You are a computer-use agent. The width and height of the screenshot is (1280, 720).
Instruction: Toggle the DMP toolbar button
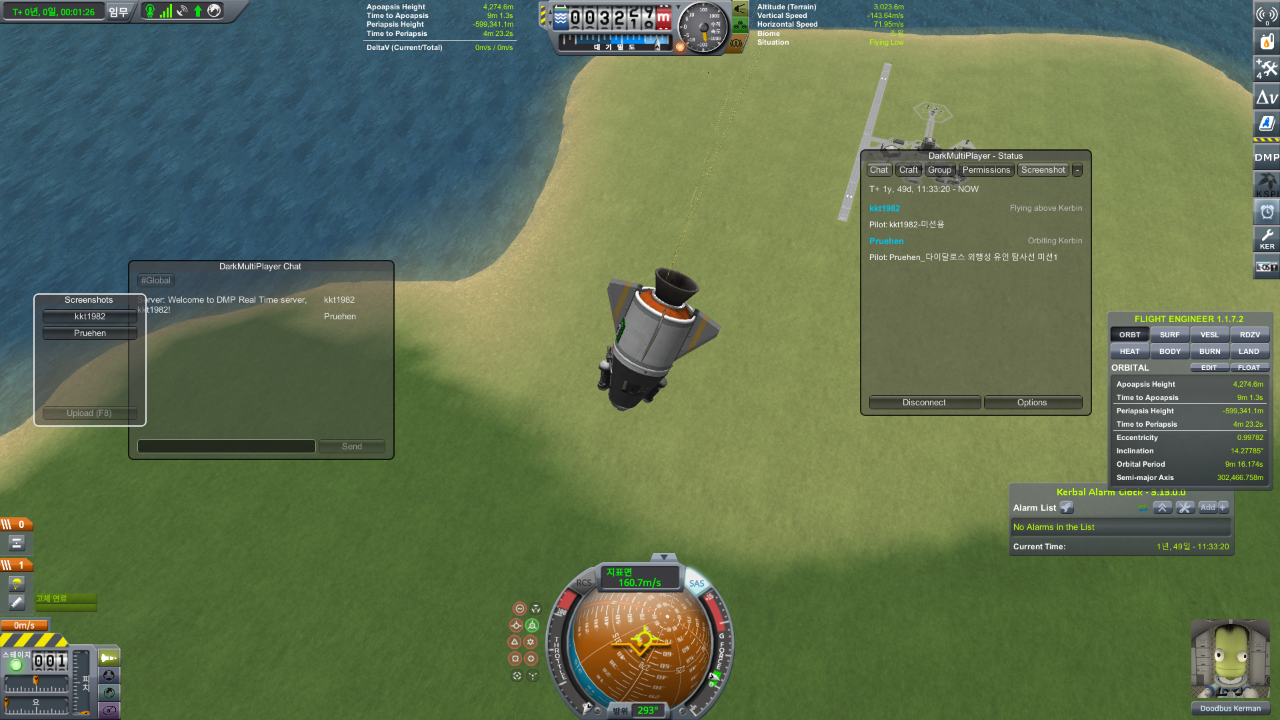click(x=1266, y=157)
